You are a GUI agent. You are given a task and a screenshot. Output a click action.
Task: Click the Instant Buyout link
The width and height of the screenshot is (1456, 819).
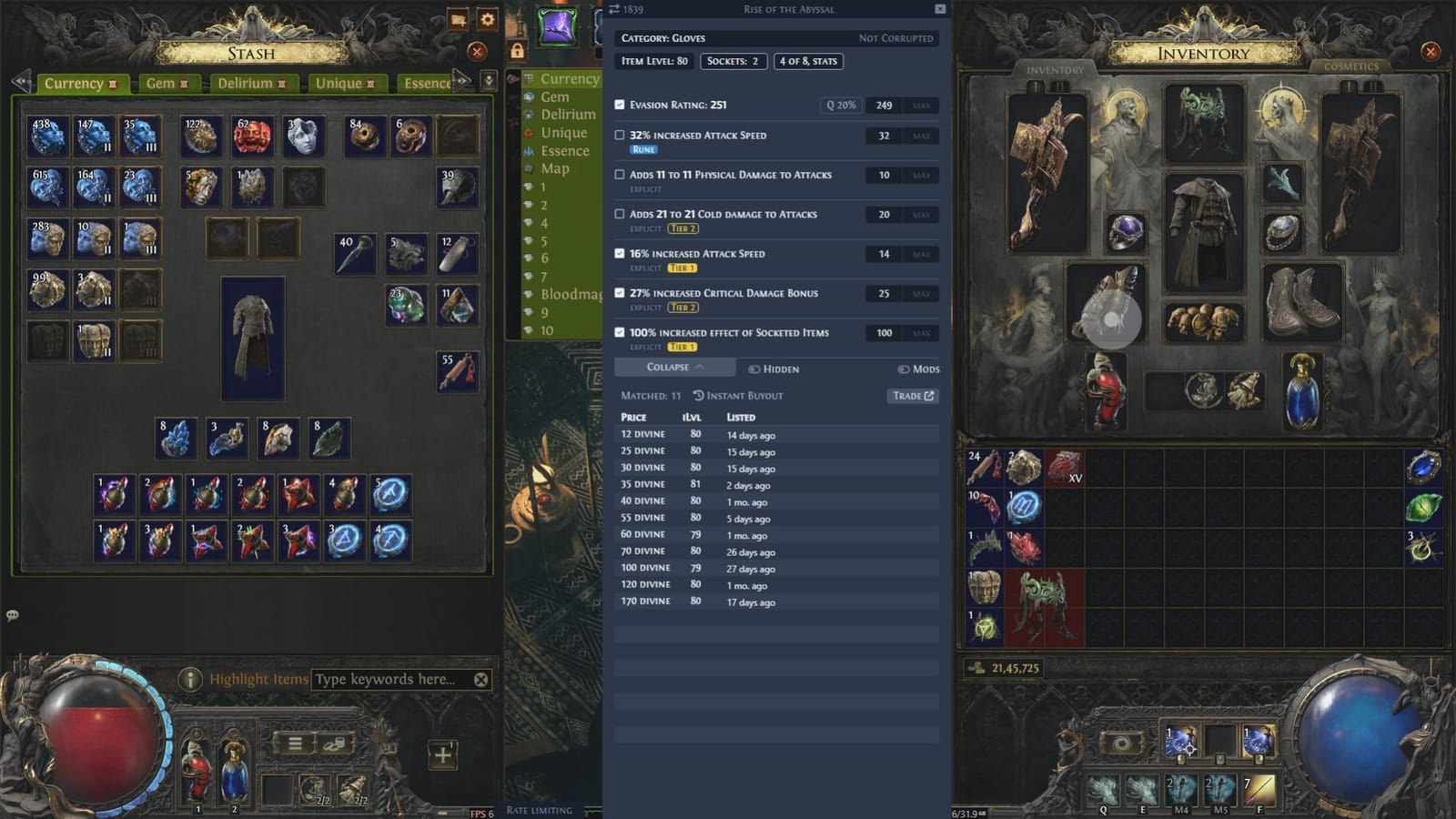click(x=739, y=395)
